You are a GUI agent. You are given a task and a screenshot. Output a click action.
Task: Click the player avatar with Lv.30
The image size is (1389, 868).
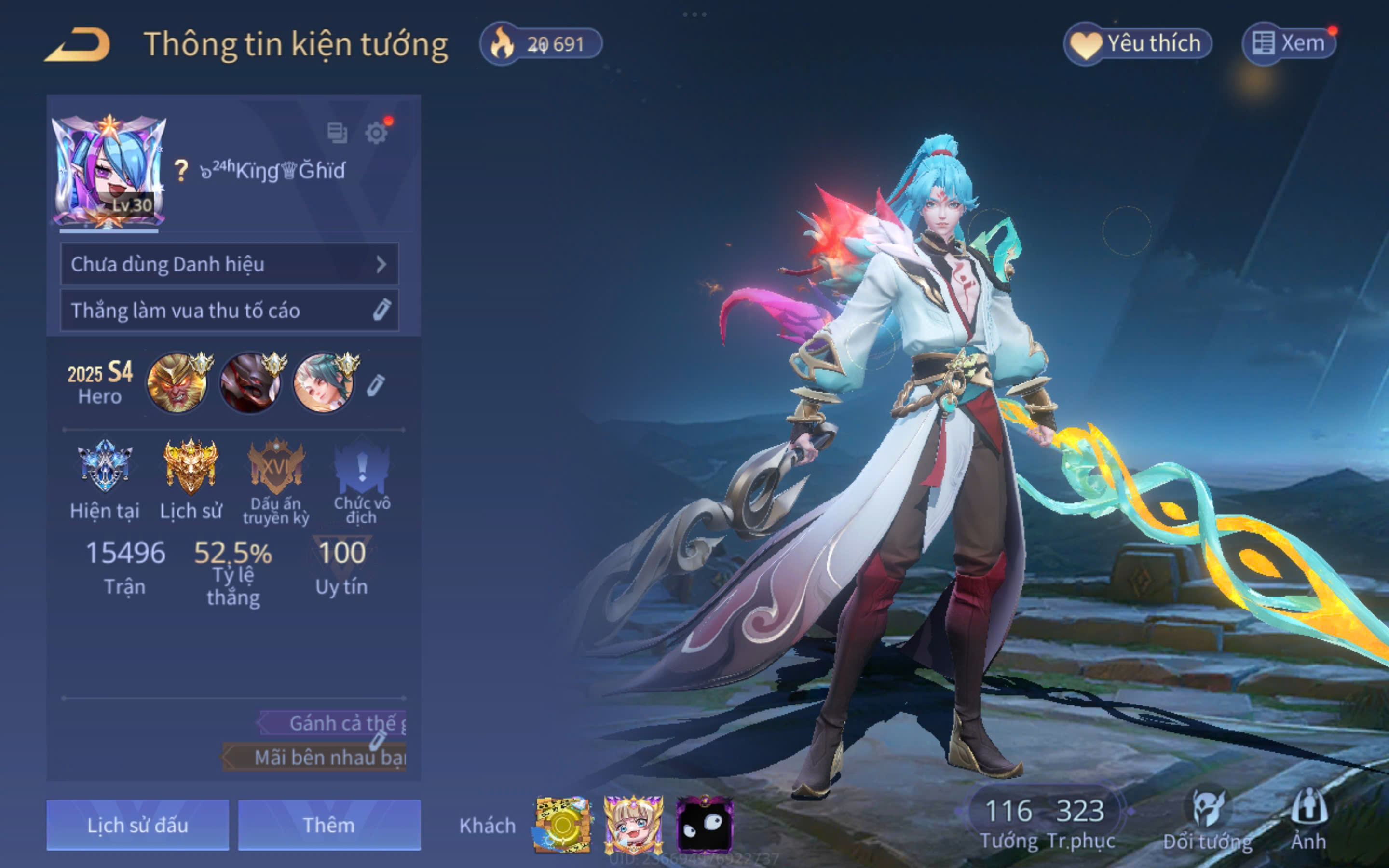point(109,172)
